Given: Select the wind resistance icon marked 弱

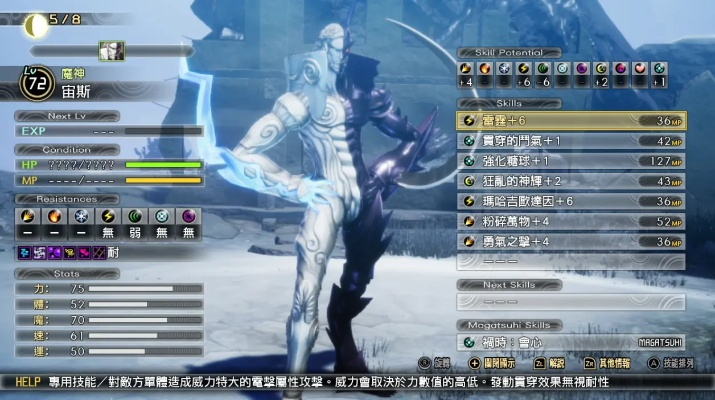Looking at the screenshot, I should point(134,215).
